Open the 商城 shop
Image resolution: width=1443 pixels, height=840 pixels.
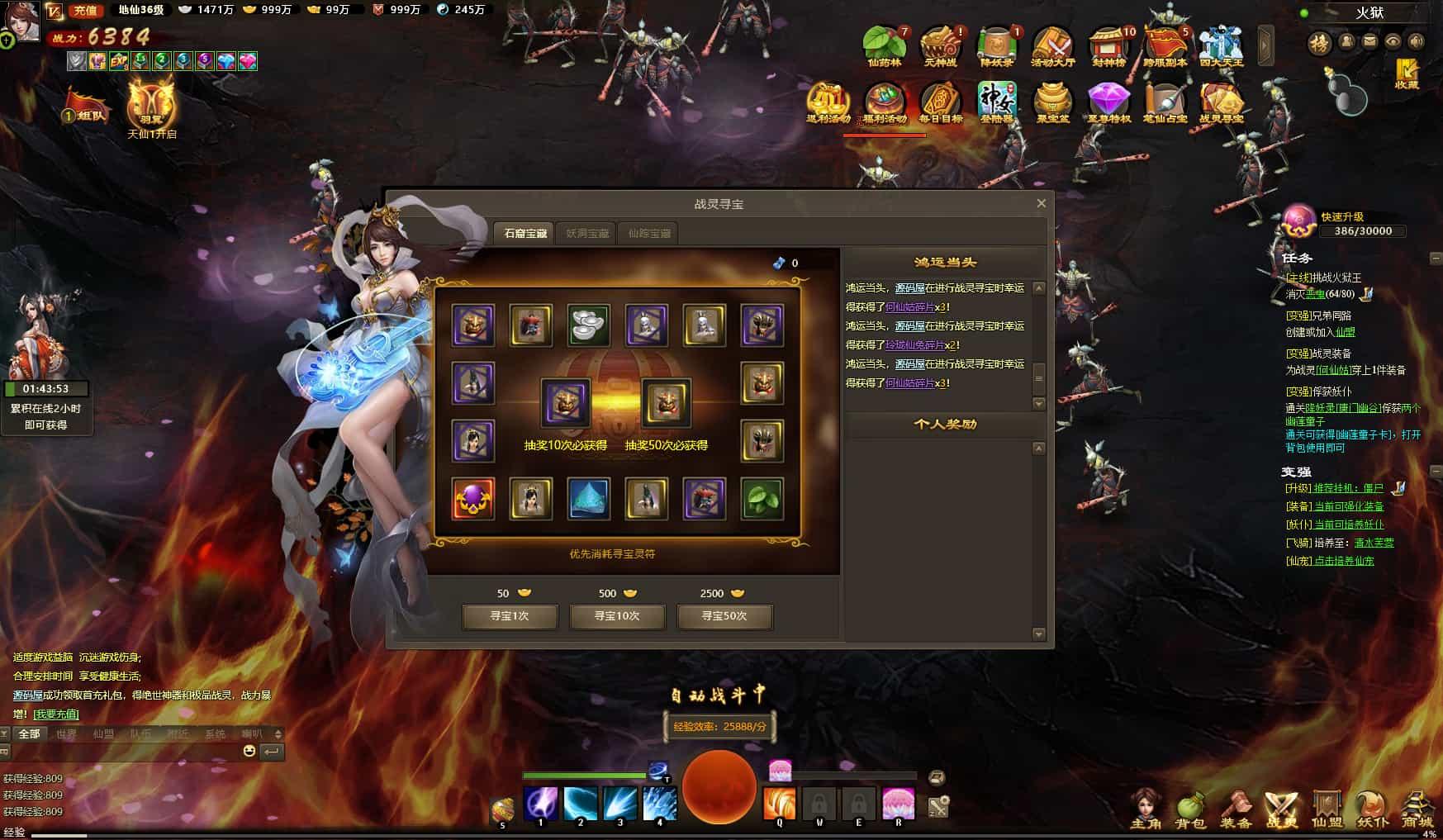coord(1417,809)
